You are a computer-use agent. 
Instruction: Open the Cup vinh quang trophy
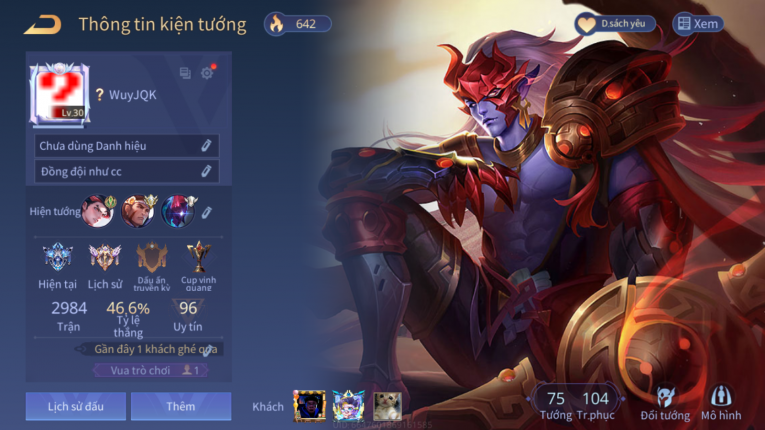coord(198,259)
